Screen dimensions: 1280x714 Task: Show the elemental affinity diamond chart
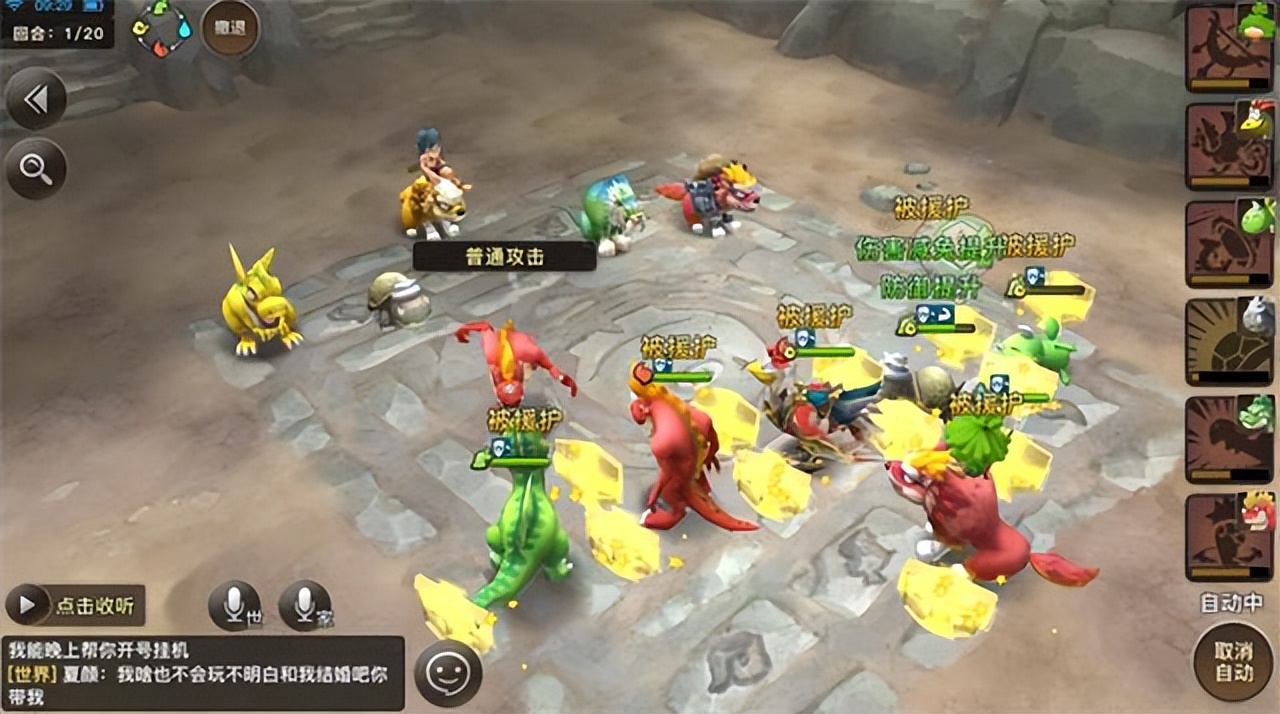point(163,27)
